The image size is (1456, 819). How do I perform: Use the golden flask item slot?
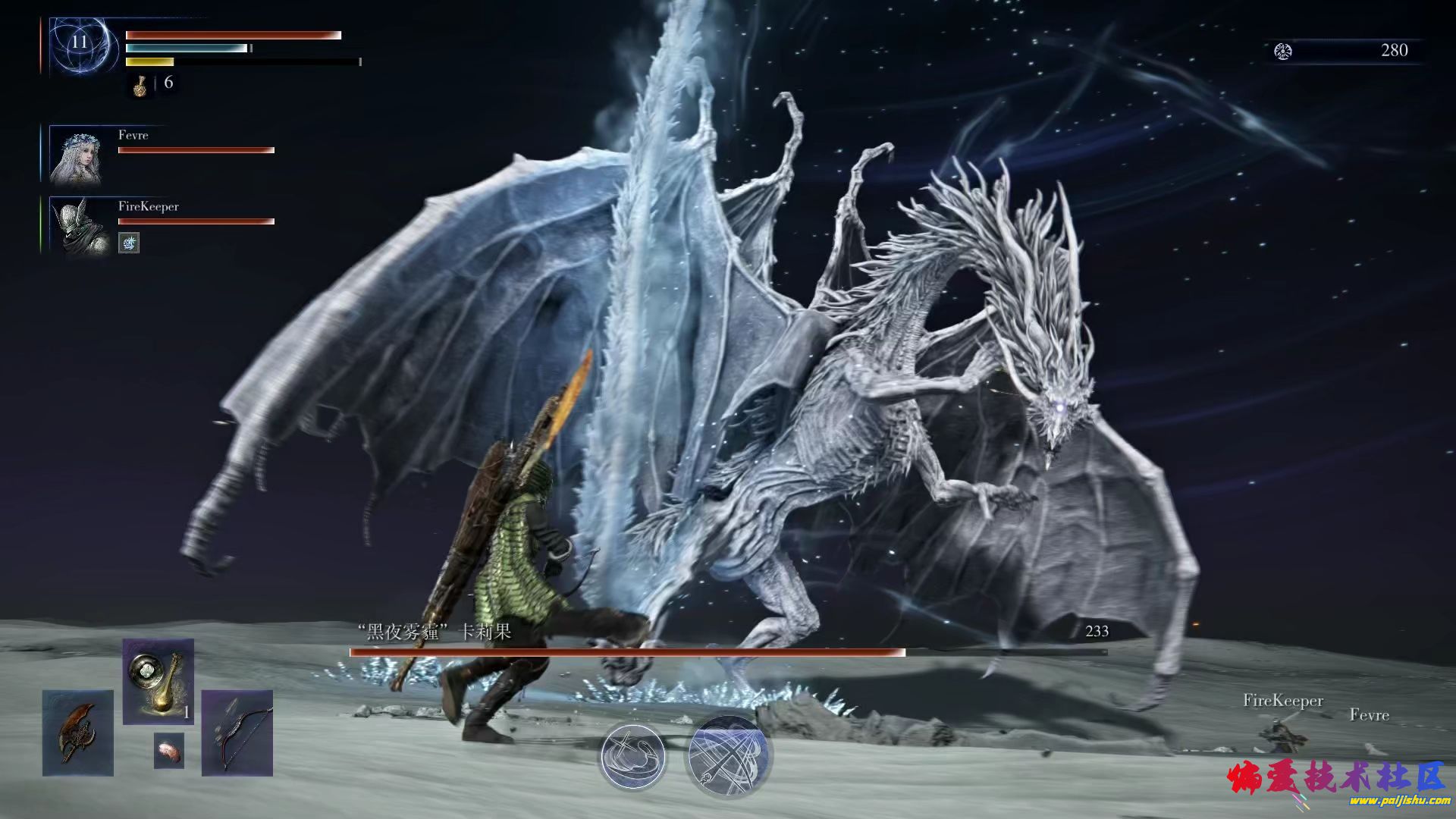pos(158,681)
